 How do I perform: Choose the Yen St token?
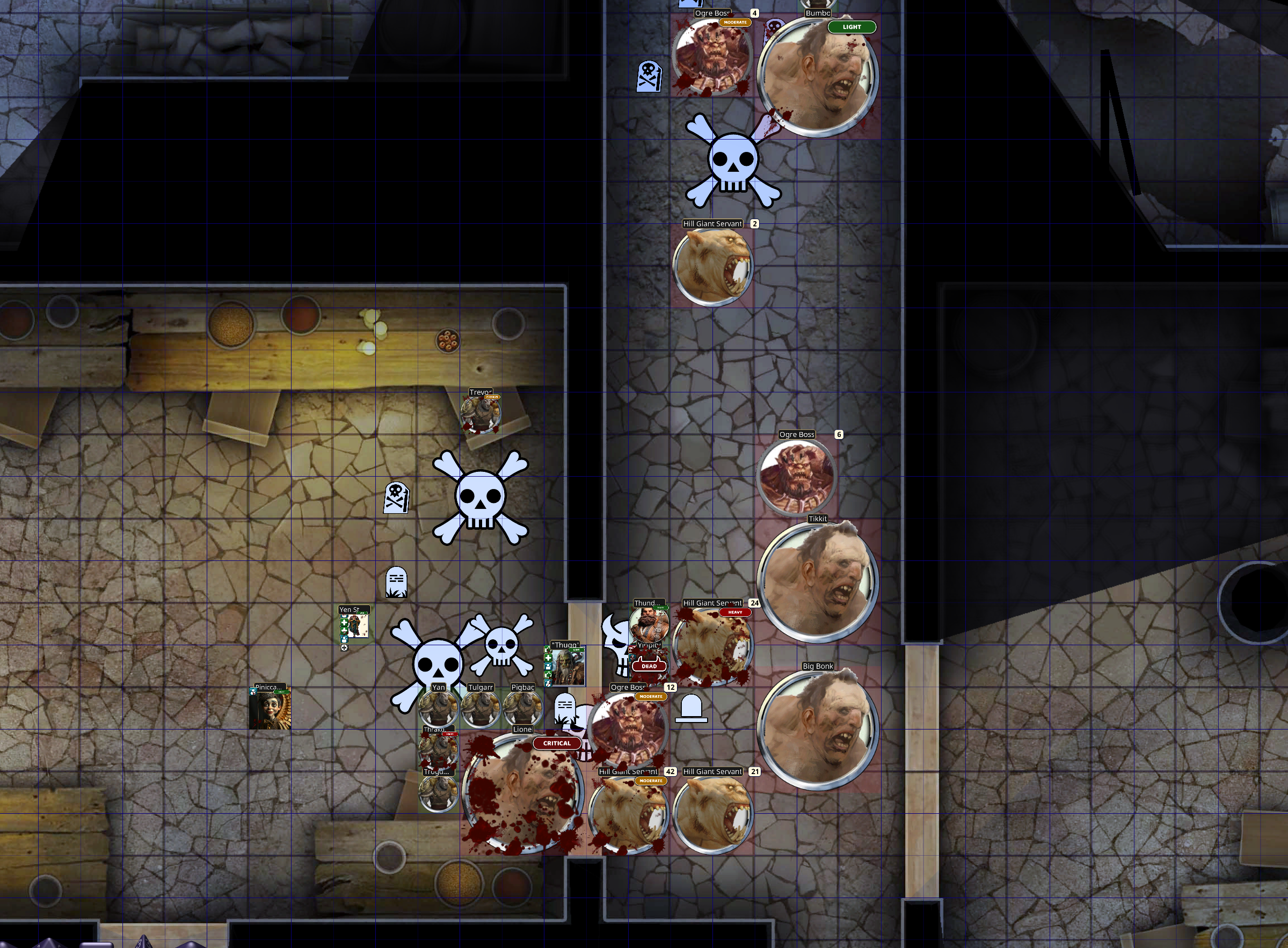point(355,625)
